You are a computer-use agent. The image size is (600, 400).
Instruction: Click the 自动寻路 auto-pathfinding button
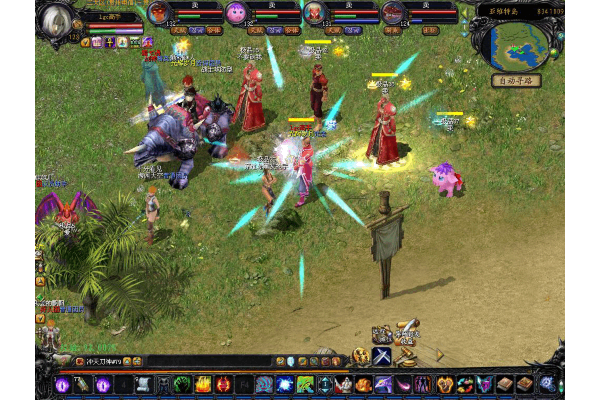(x=516, y=80)
